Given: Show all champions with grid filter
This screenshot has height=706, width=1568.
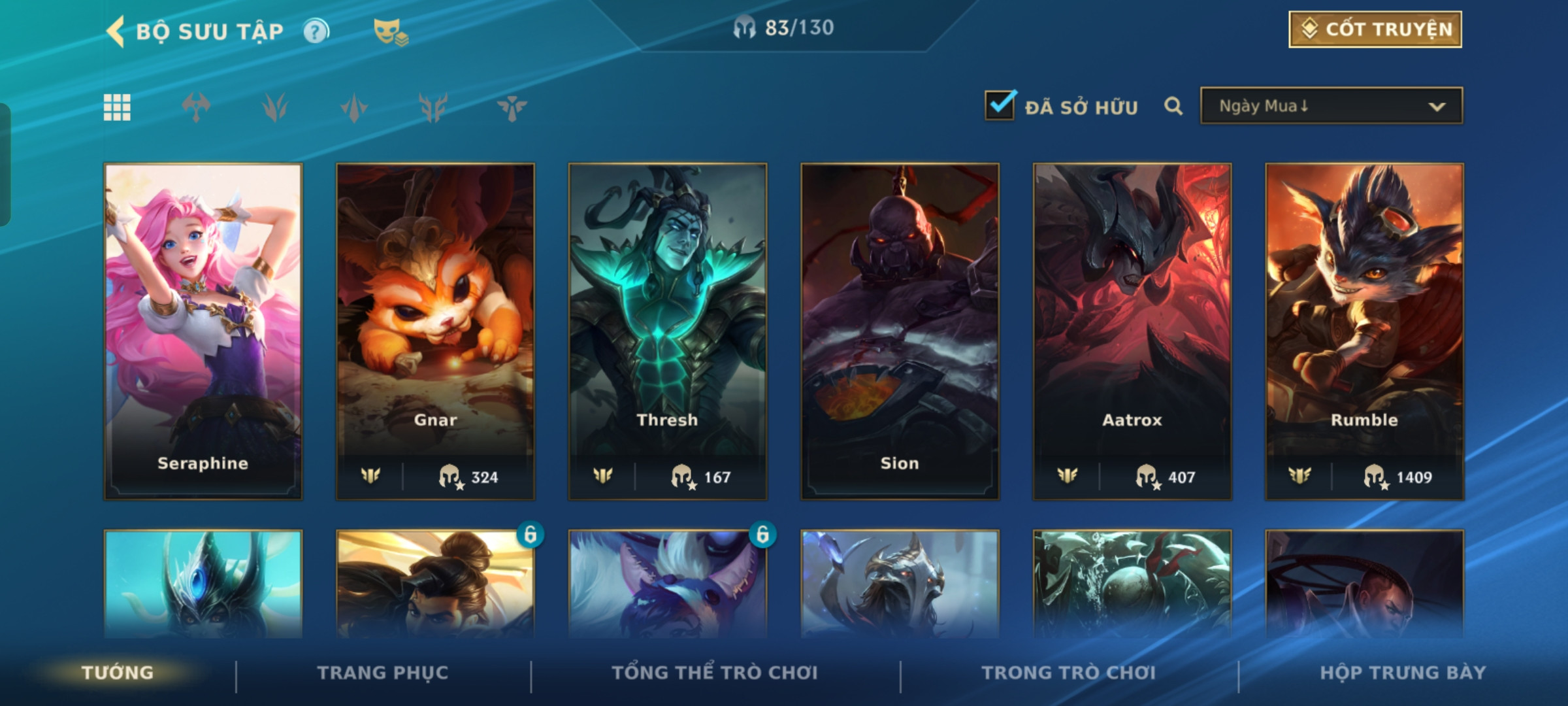Looking at the screenshot, I should (x=117, y=107).
